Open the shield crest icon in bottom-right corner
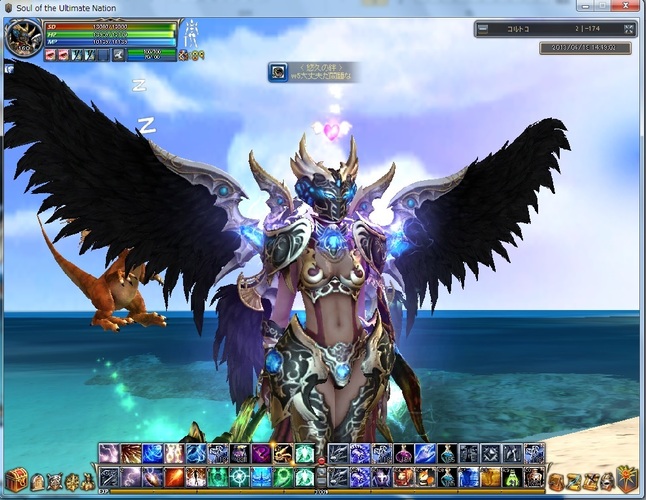 [627, 478]
